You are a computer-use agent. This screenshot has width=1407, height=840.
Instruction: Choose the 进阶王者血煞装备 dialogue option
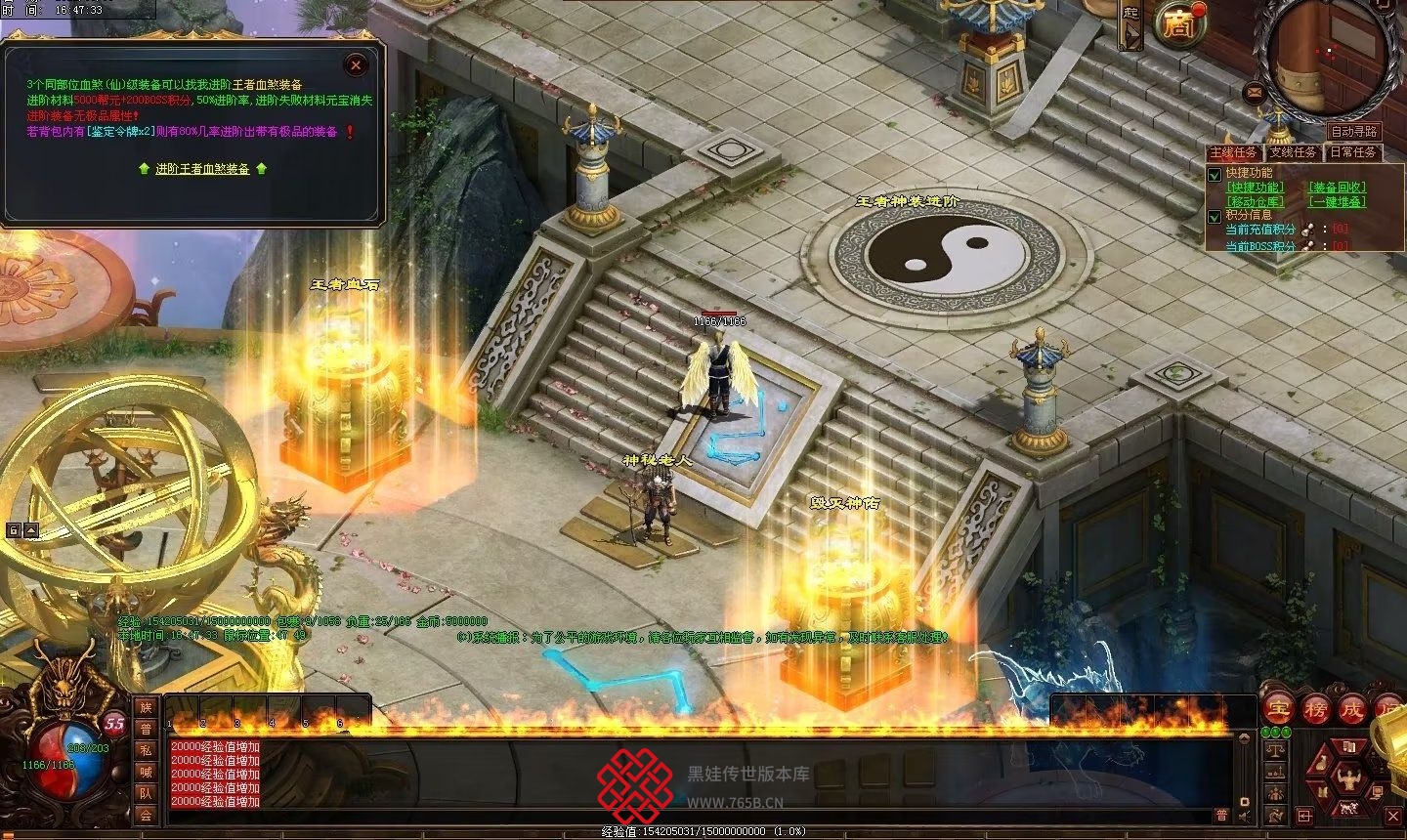pos(202,169)
